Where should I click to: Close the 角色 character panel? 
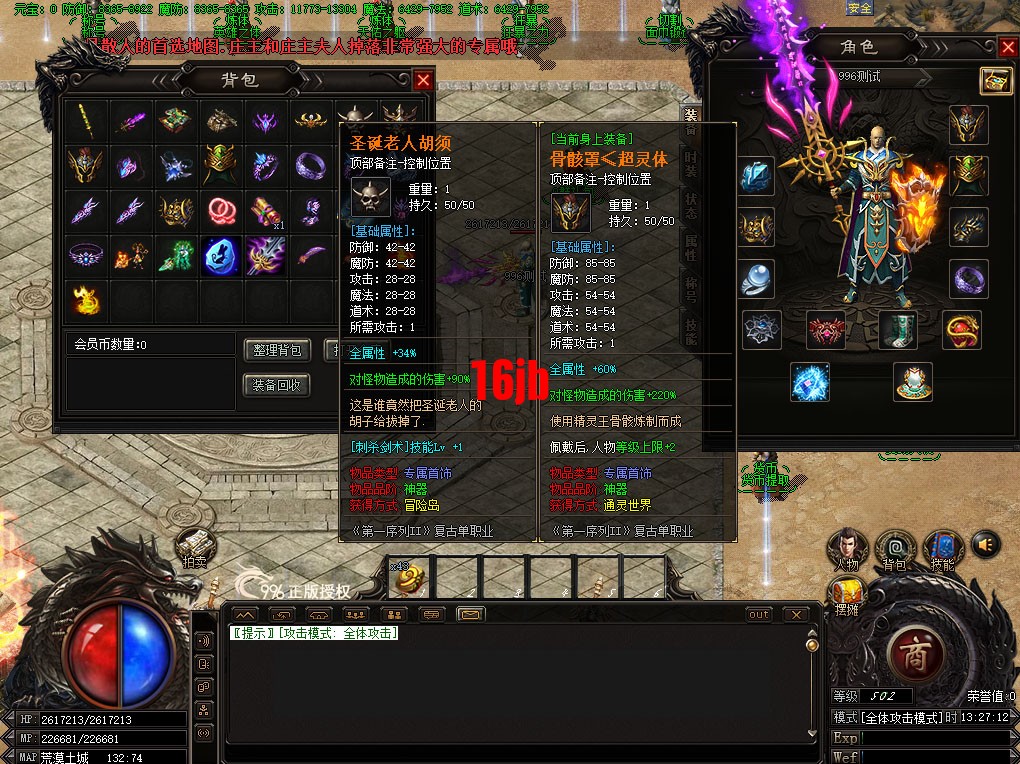[x=1007, y=48]
